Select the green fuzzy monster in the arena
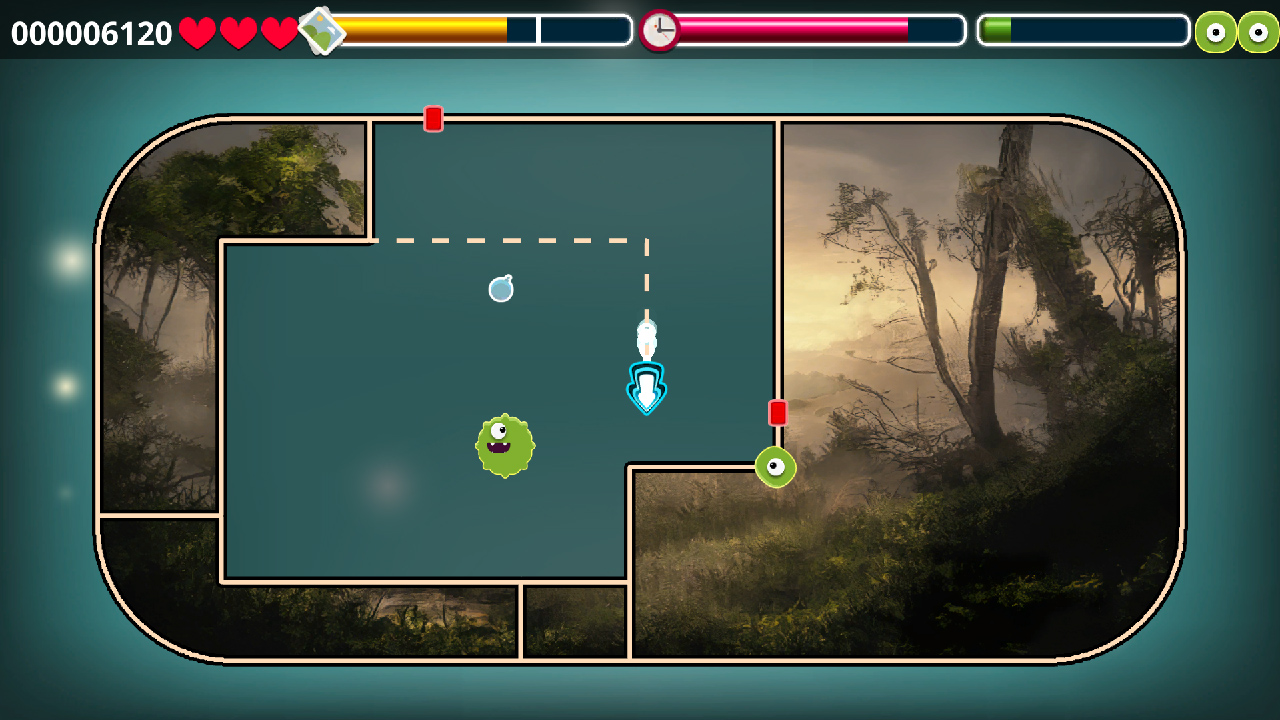 [505, 443]
